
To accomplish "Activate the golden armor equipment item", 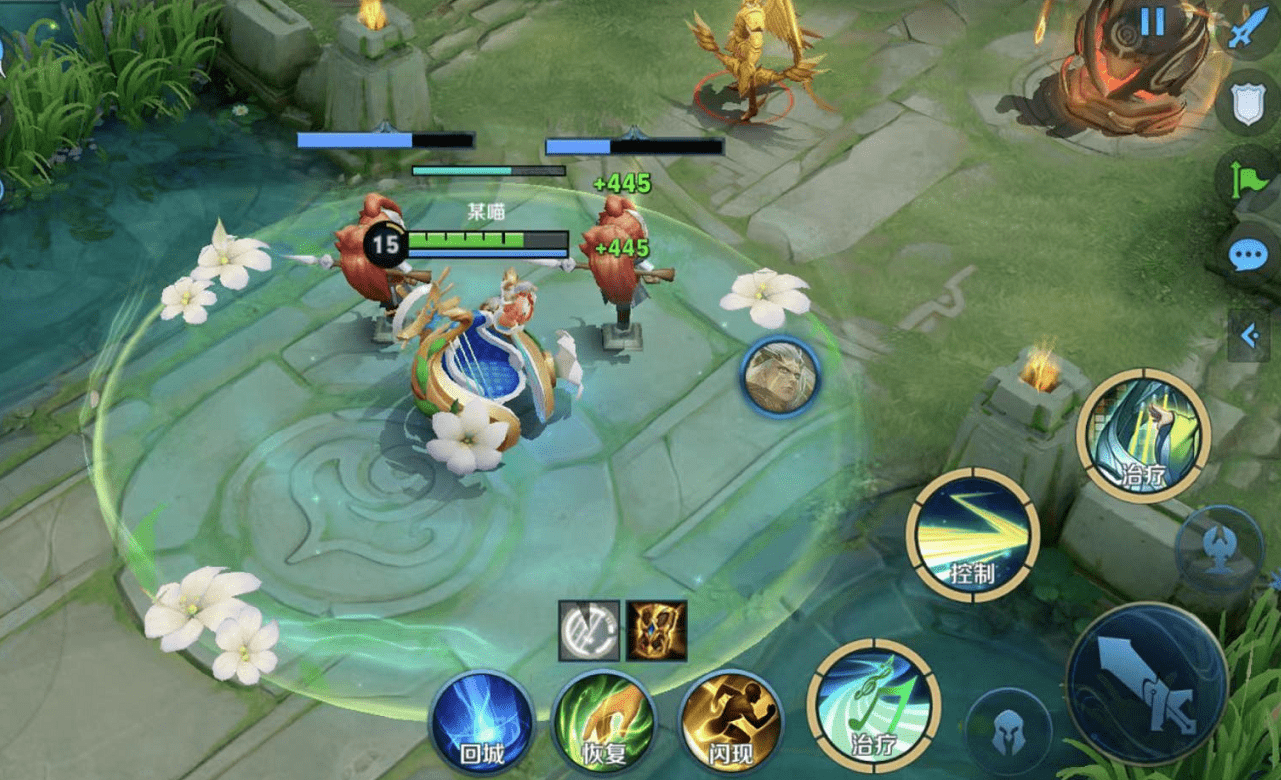I will 656,631.
